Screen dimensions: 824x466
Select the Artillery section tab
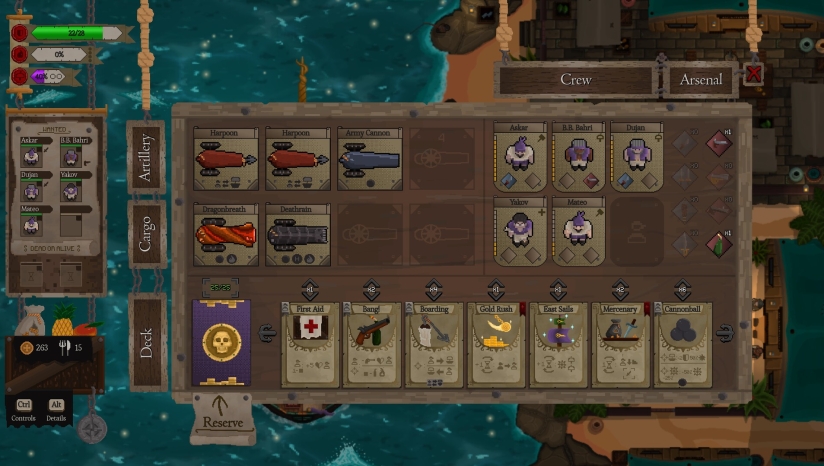pos(146,157)
